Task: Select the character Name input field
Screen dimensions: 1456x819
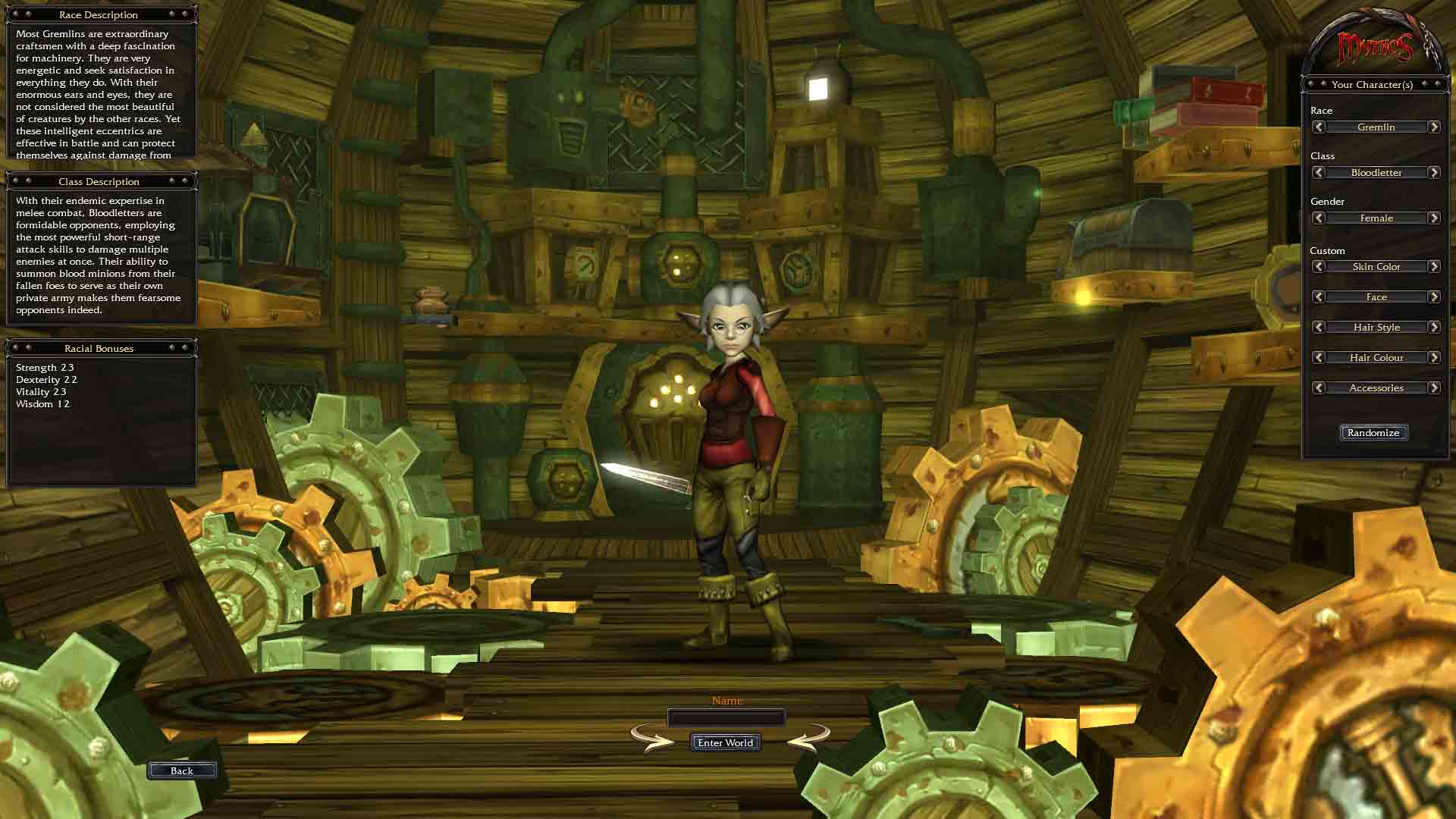Action: pyautogui.click(x=726, y=717)
